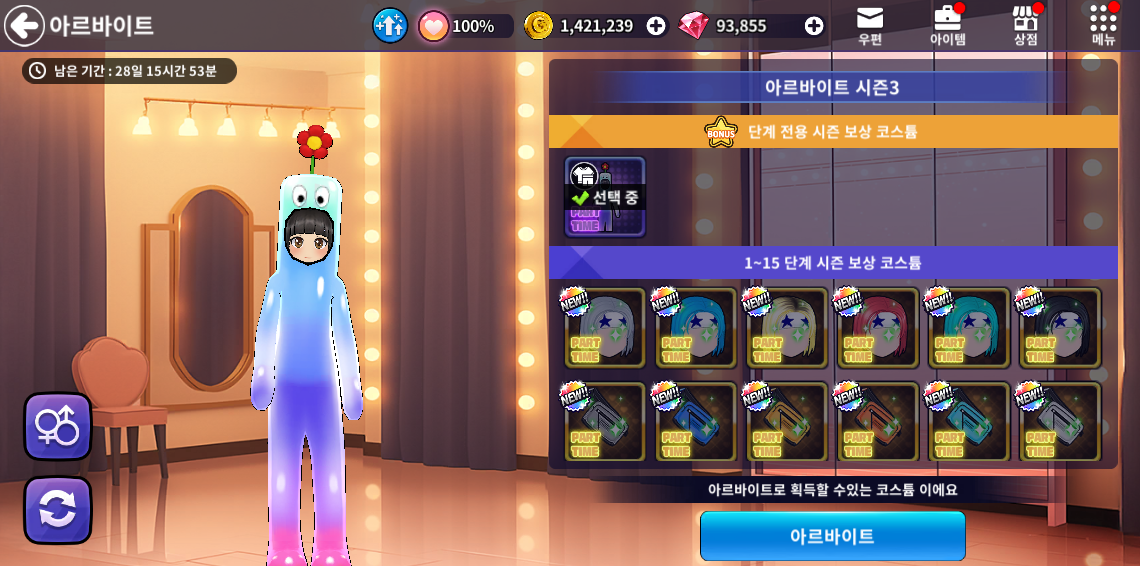Add gold coins with the plus button
1140x566 pixels.
pos(656,26)
